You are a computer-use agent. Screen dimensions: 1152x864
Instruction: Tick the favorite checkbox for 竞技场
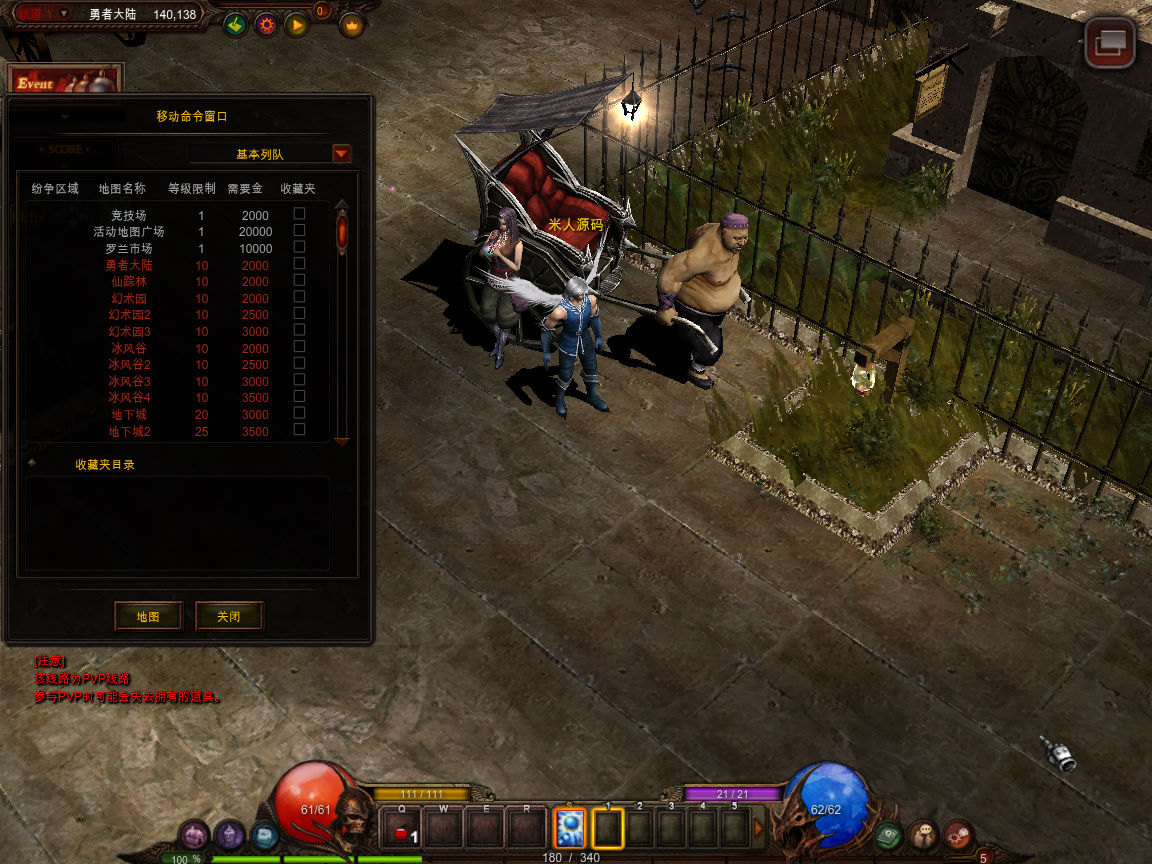click(299, 214)
